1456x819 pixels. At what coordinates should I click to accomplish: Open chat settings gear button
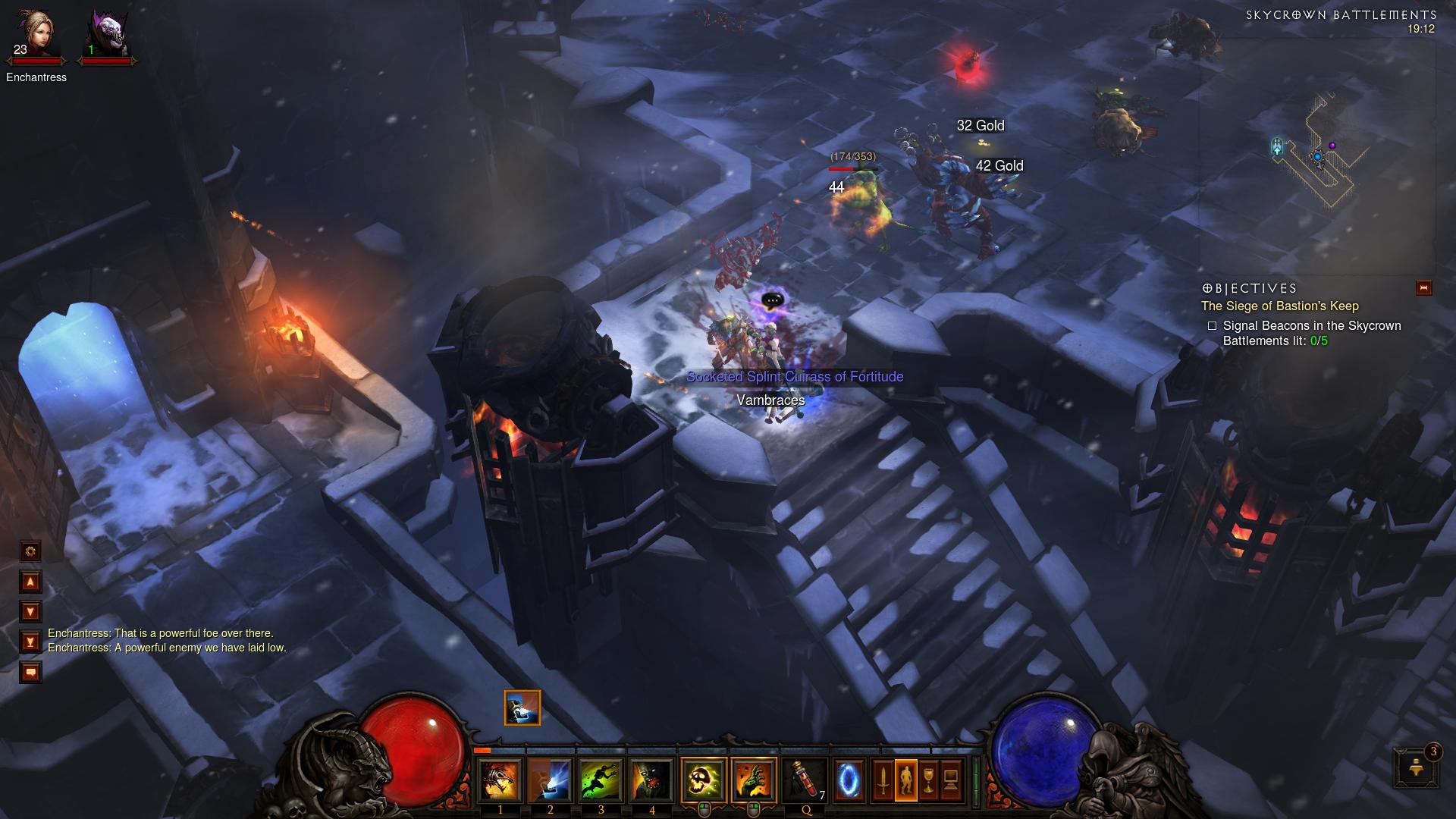pos(30,551)
